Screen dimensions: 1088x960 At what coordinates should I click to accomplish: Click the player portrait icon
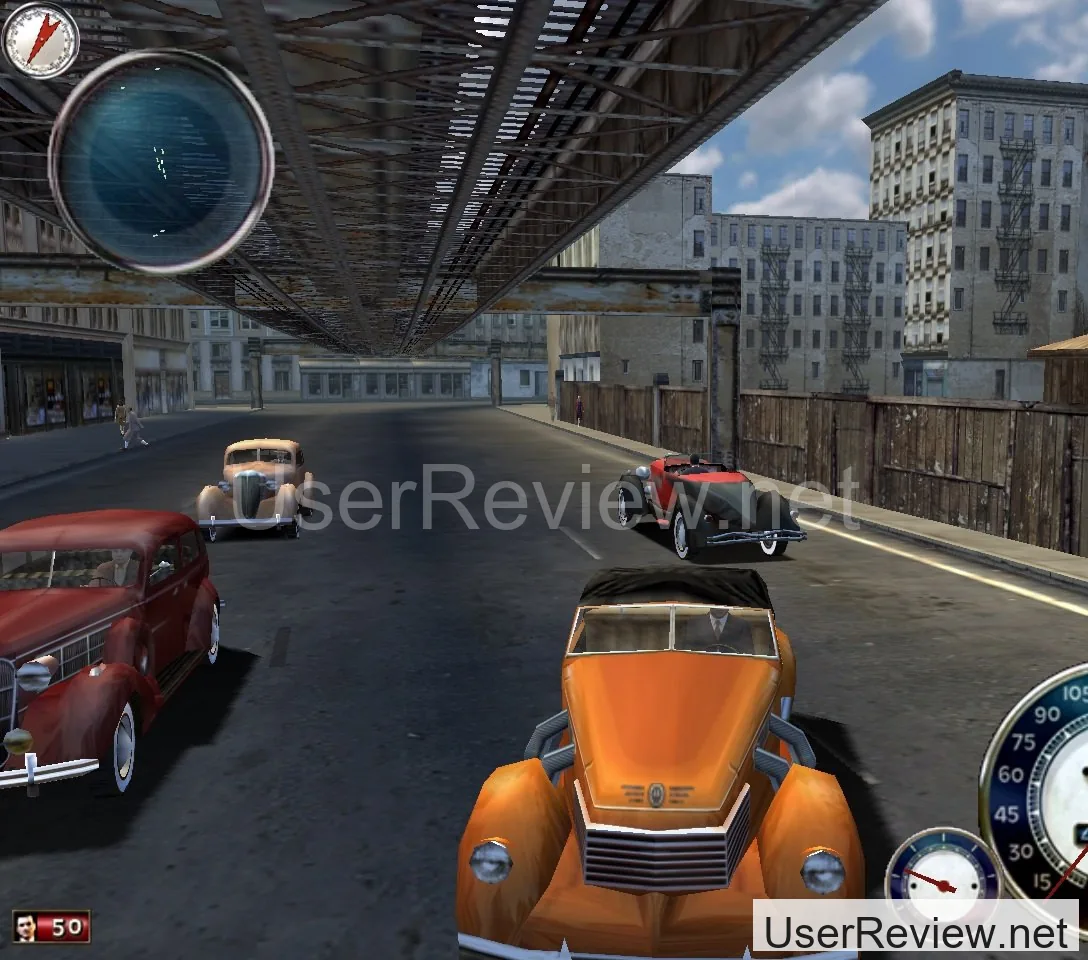click(27, 927)
